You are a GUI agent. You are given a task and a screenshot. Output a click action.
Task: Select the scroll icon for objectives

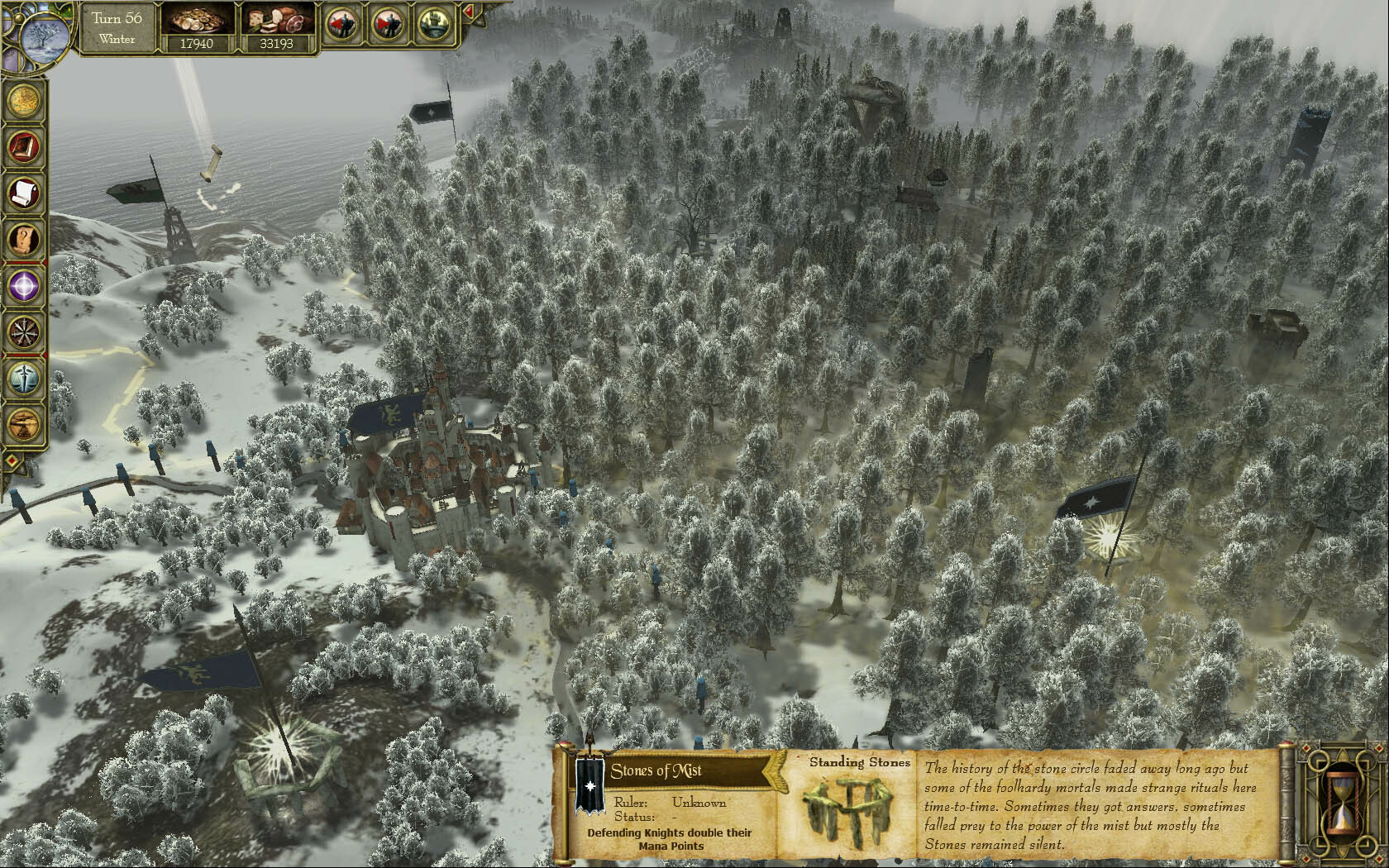(x=23, y=193)
